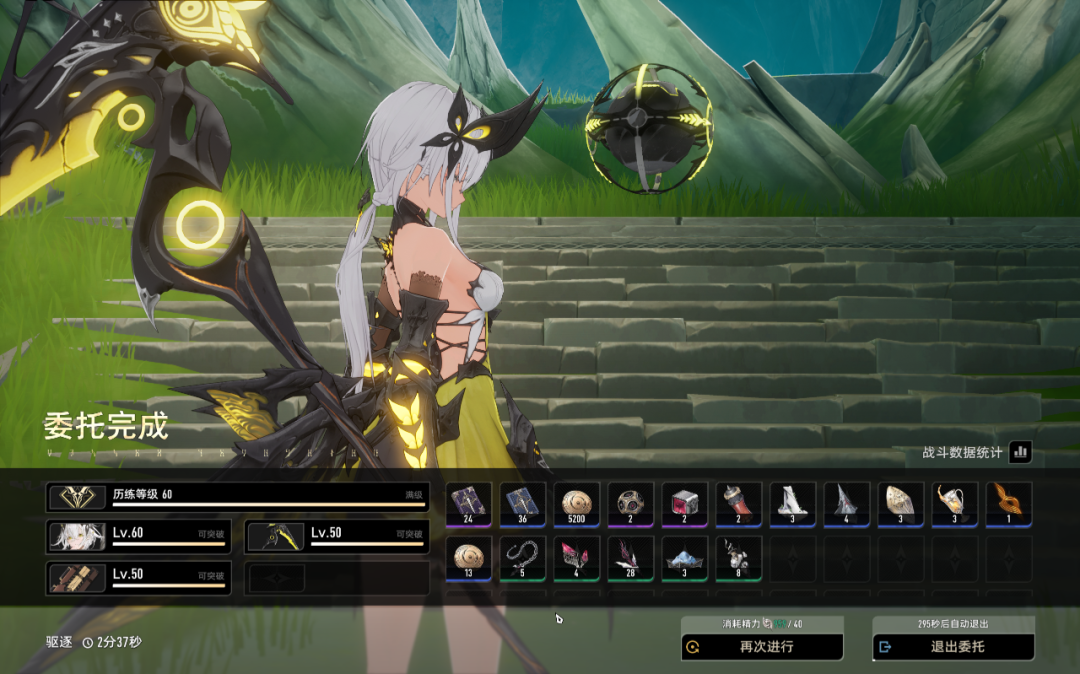Pick the hollow bronze sphere reward
Image resolution: width=1080 pixels, height=674 pixels.
tap(631, 504)
